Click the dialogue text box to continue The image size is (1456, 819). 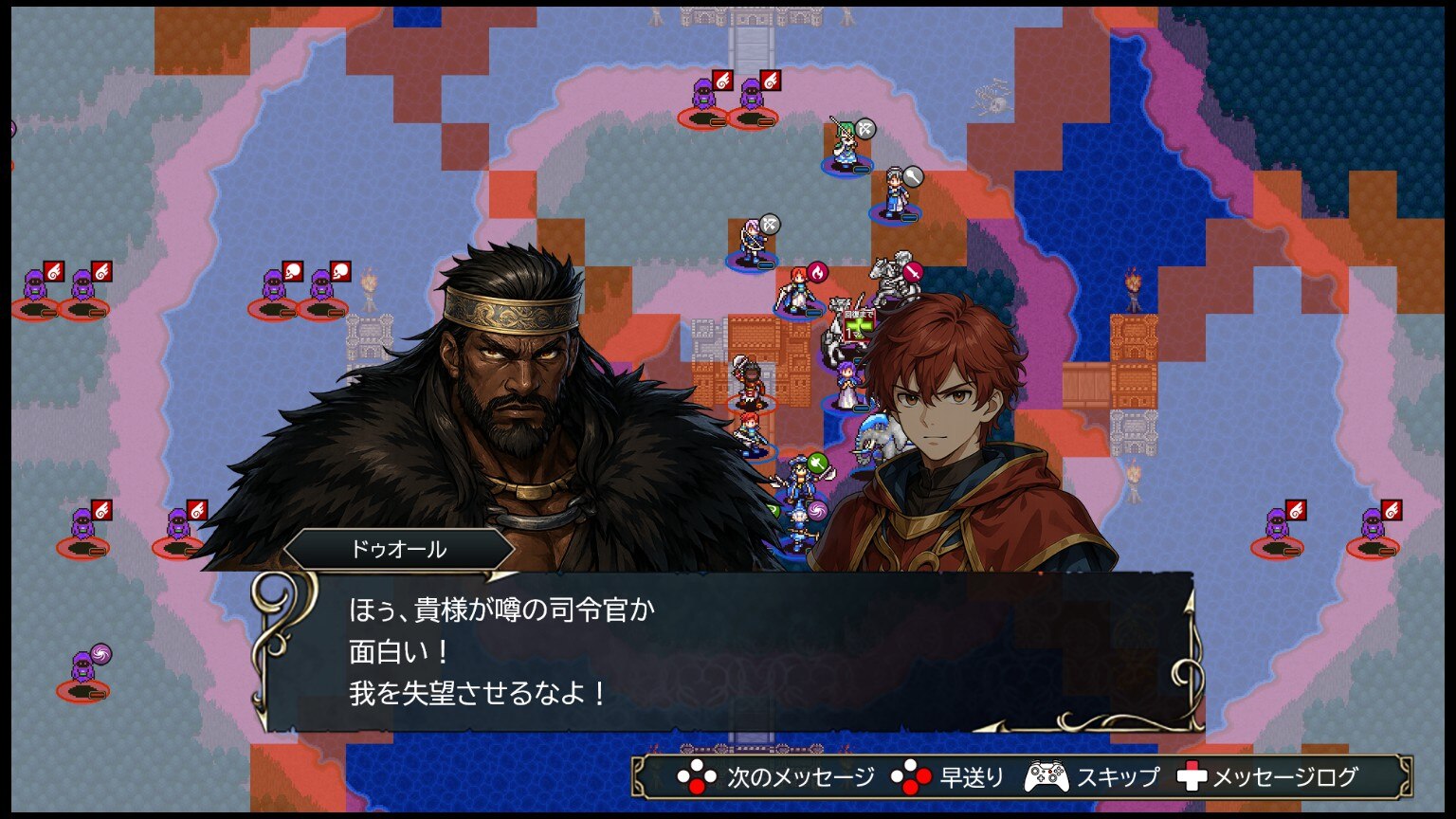[726, 652]
